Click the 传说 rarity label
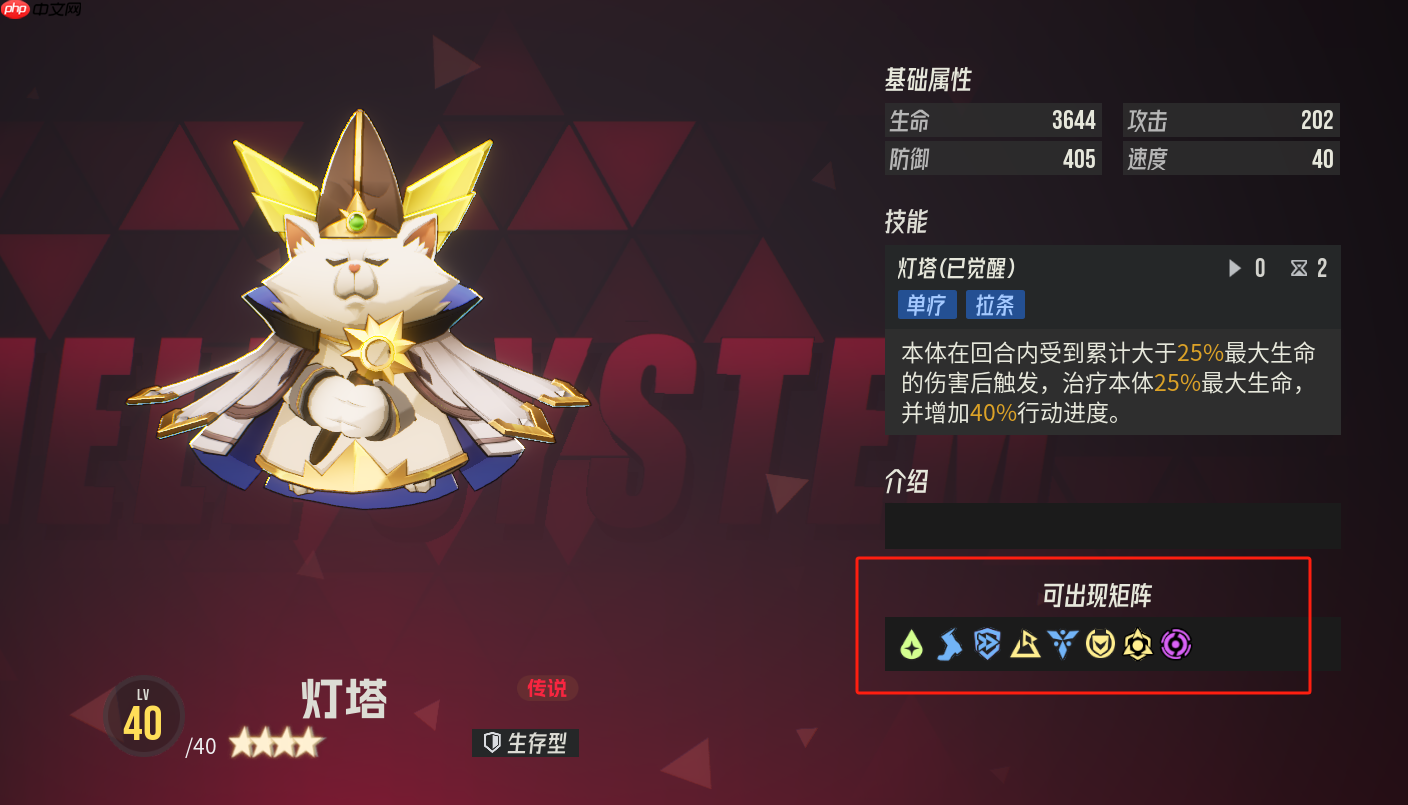The image size is (1408, 805). 548,689
